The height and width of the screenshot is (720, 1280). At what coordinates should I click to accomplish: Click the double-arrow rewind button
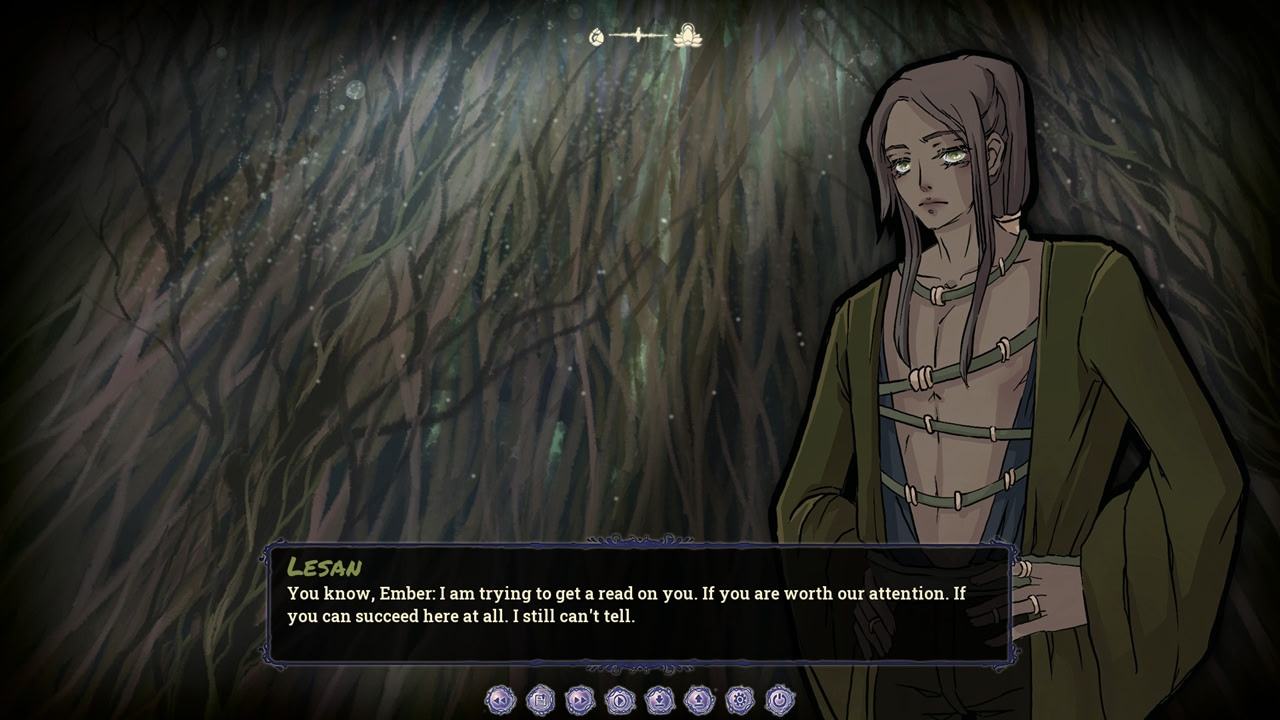tap(500, 700)
